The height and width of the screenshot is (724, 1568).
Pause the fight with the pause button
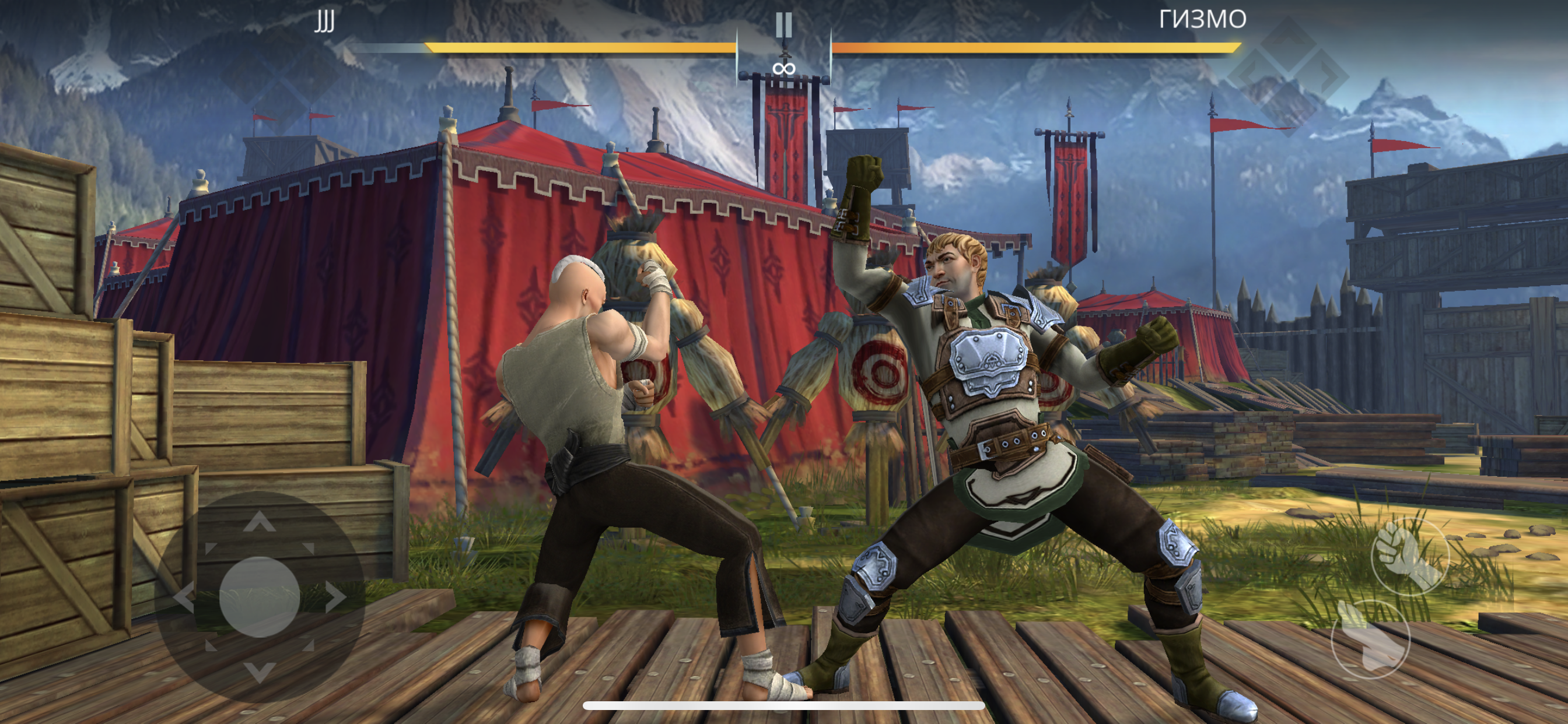coord(783,26)
